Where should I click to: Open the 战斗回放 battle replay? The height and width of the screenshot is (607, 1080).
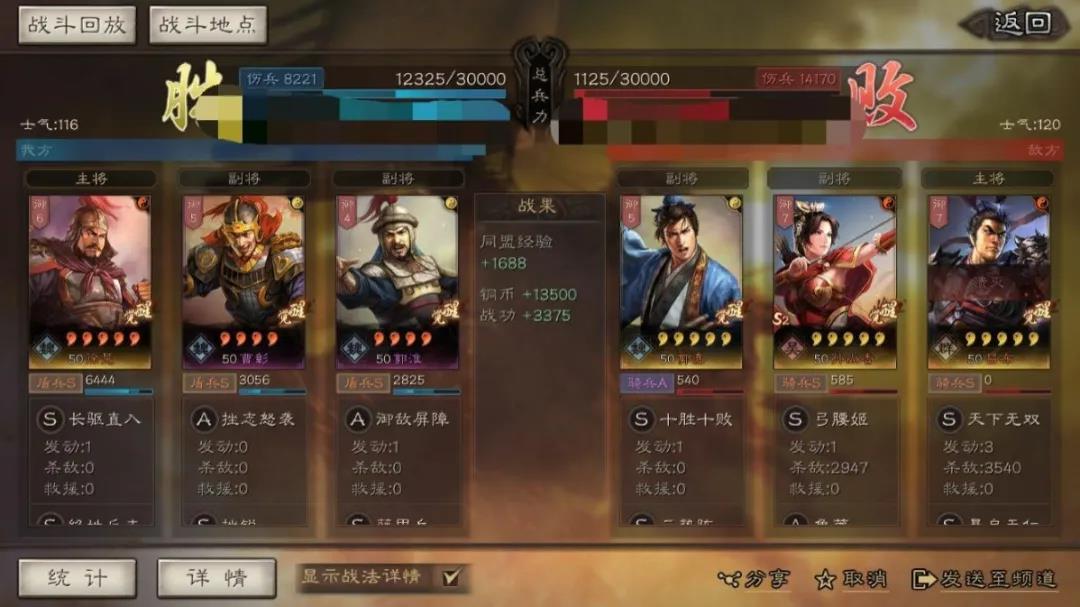[77, 25]
